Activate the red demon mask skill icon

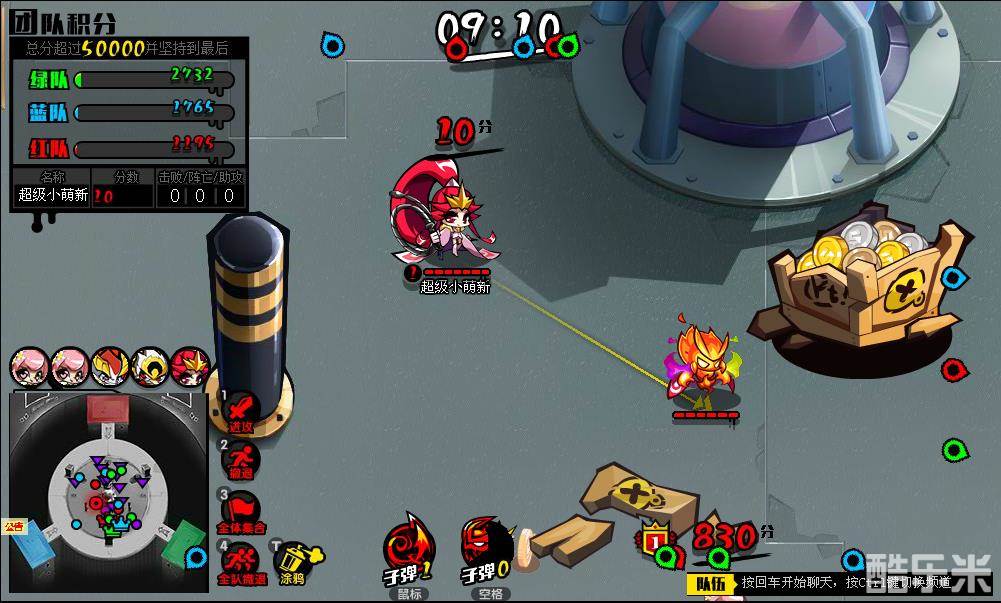487,546
